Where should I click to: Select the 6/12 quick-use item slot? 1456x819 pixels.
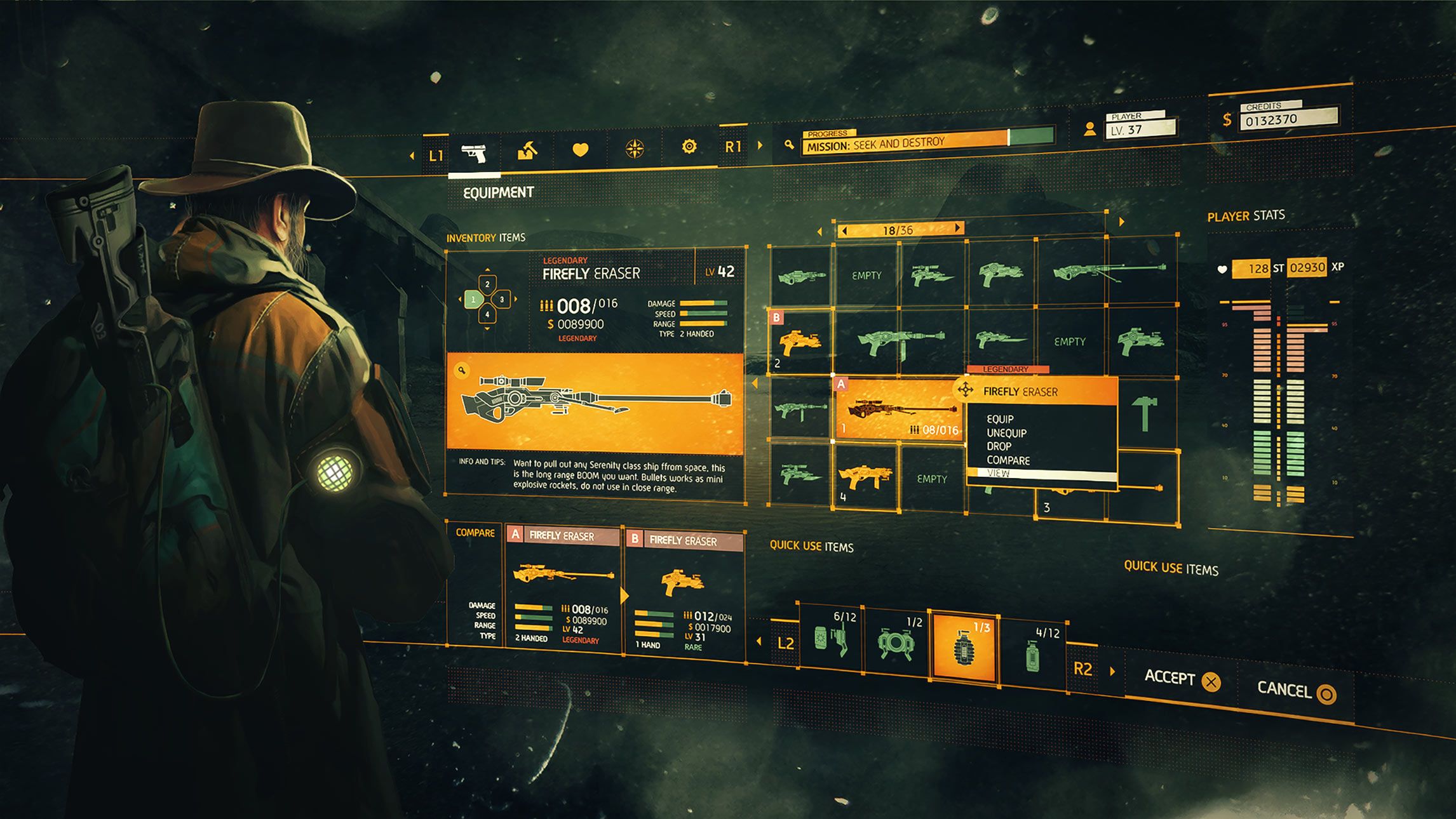831,638
